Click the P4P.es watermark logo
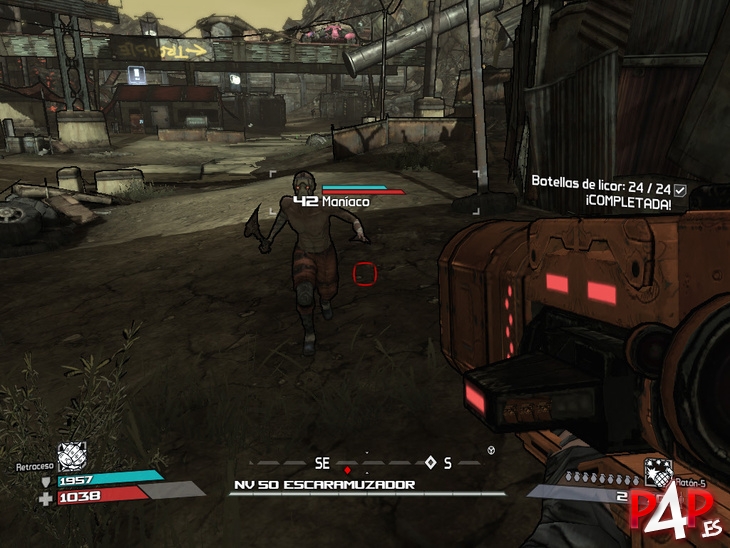Viewport: 730px width, 548px height. (x=669, y=513)
